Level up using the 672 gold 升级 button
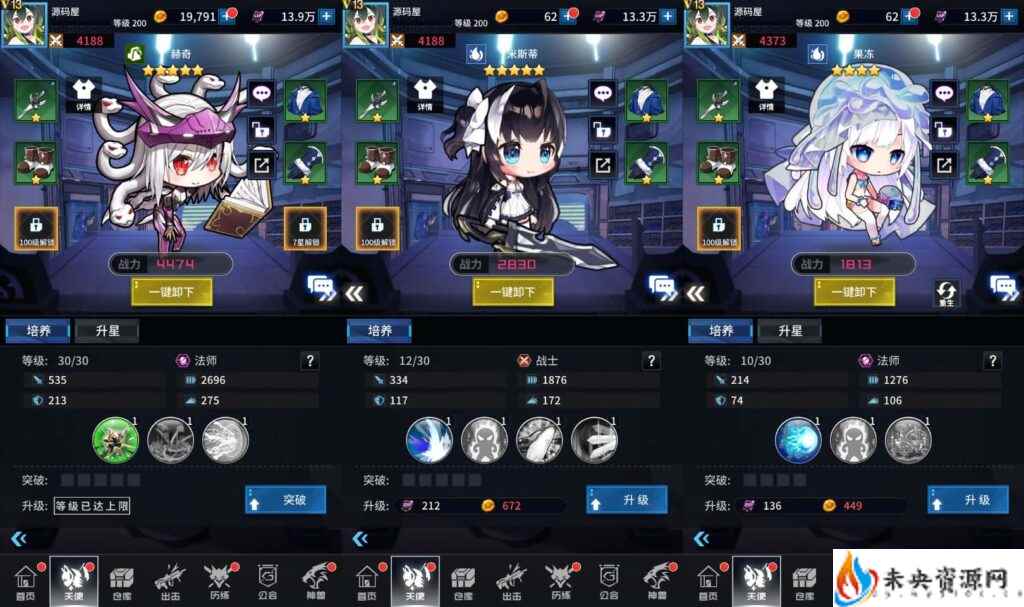The image size is (1024, 607). [x=626, y=499]
